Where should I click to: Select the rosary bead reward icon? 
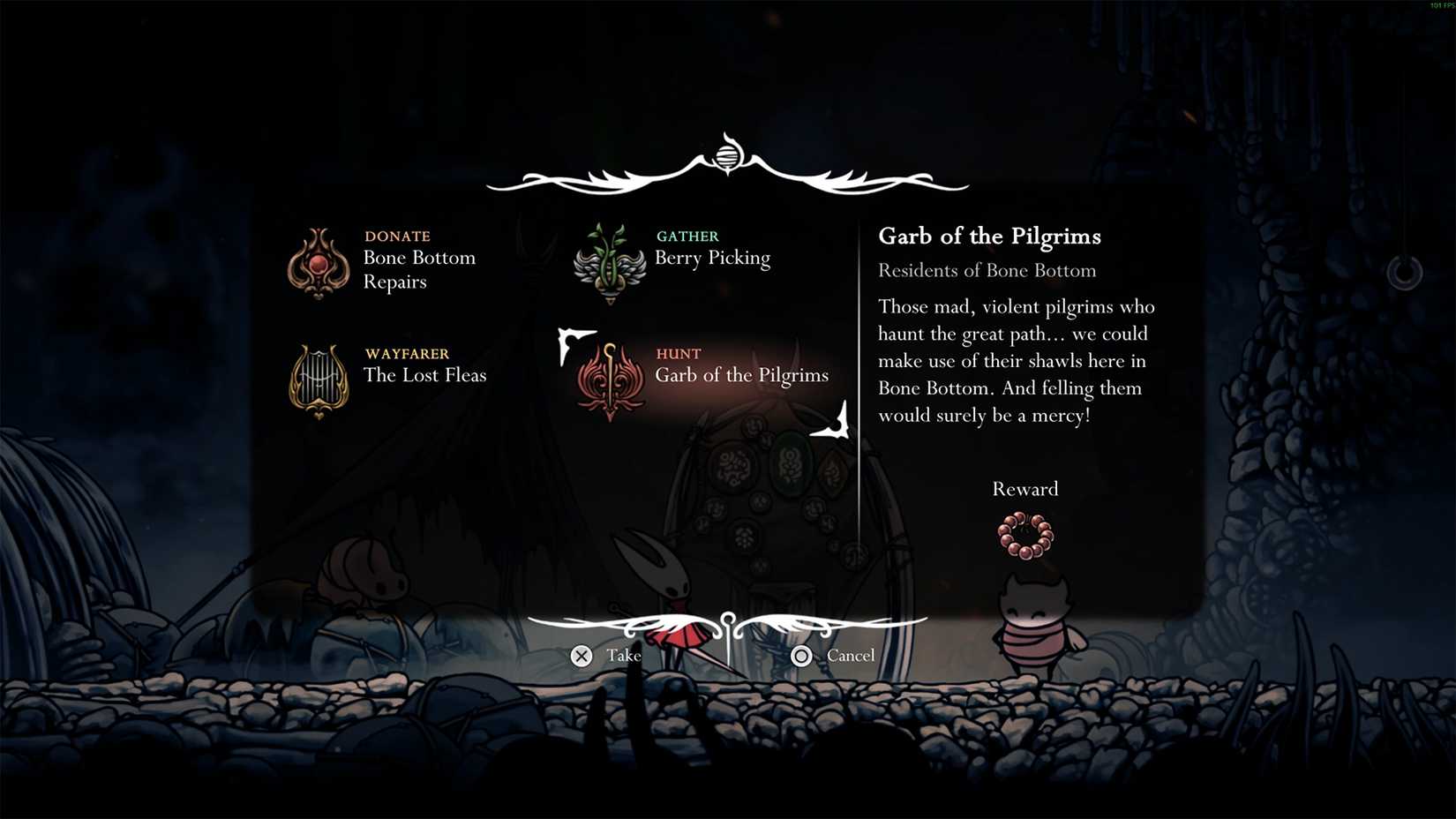(x=1025, y=536)
